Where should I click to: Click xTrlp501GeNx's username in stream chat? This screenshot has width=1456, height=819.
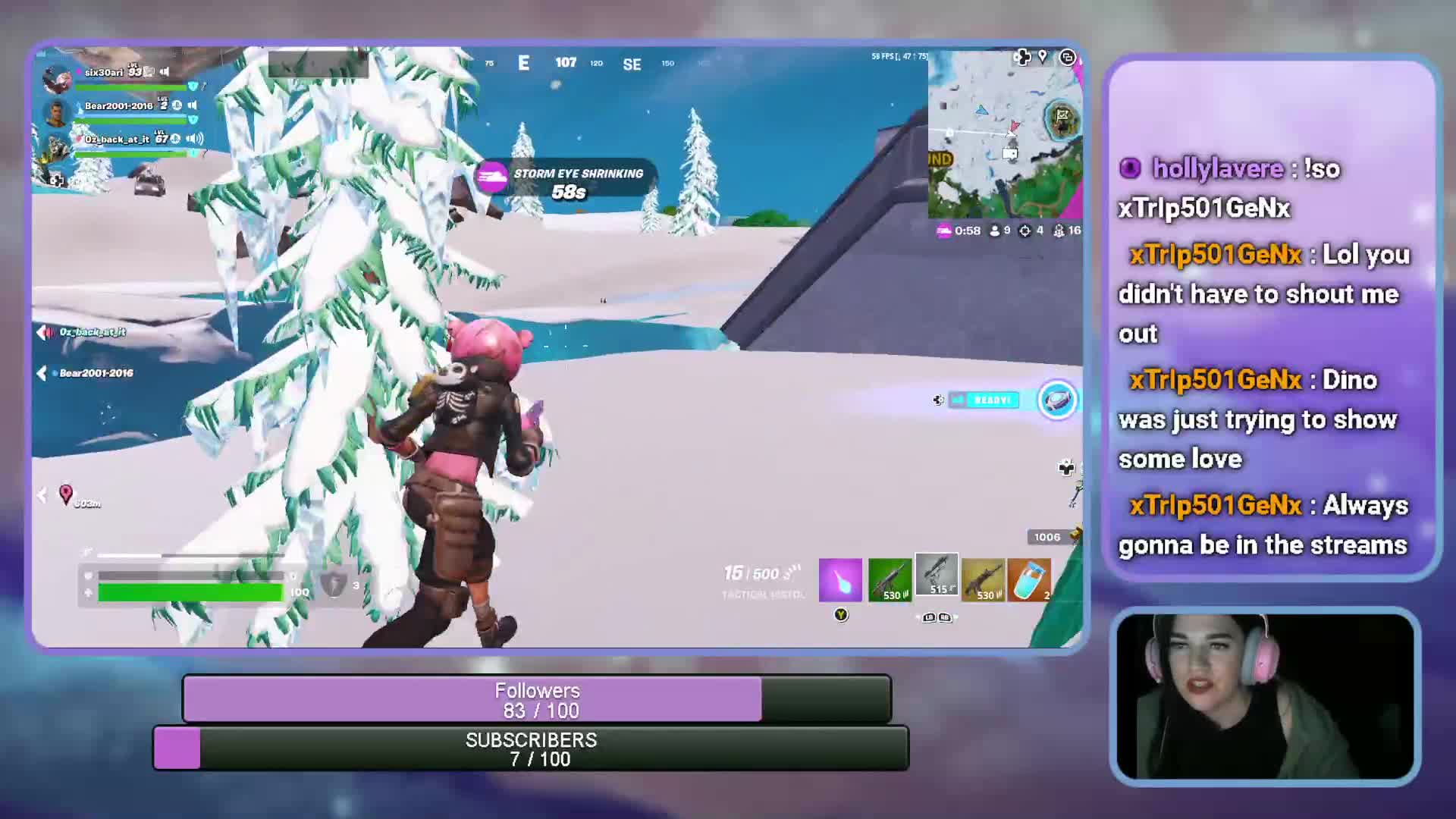click(1215, 255)
